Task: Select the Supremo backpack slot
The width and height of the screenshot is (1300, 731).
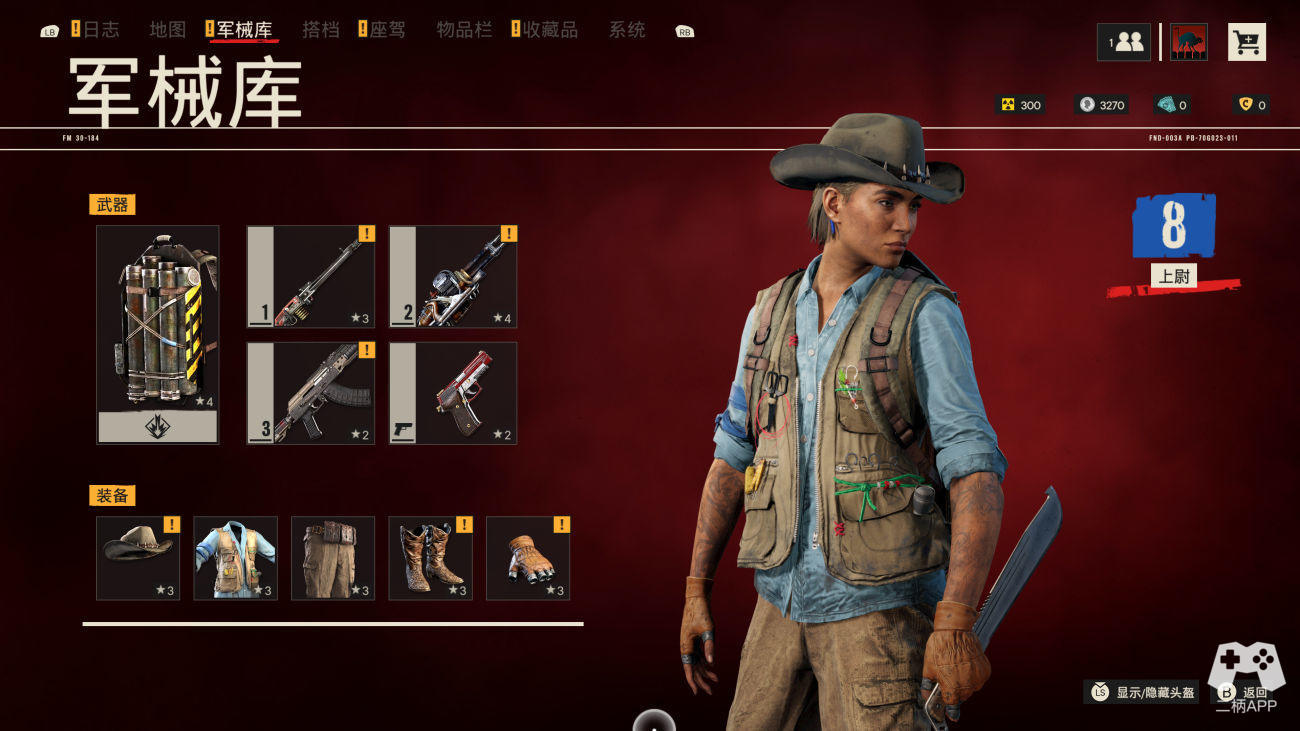Action: 158,334
